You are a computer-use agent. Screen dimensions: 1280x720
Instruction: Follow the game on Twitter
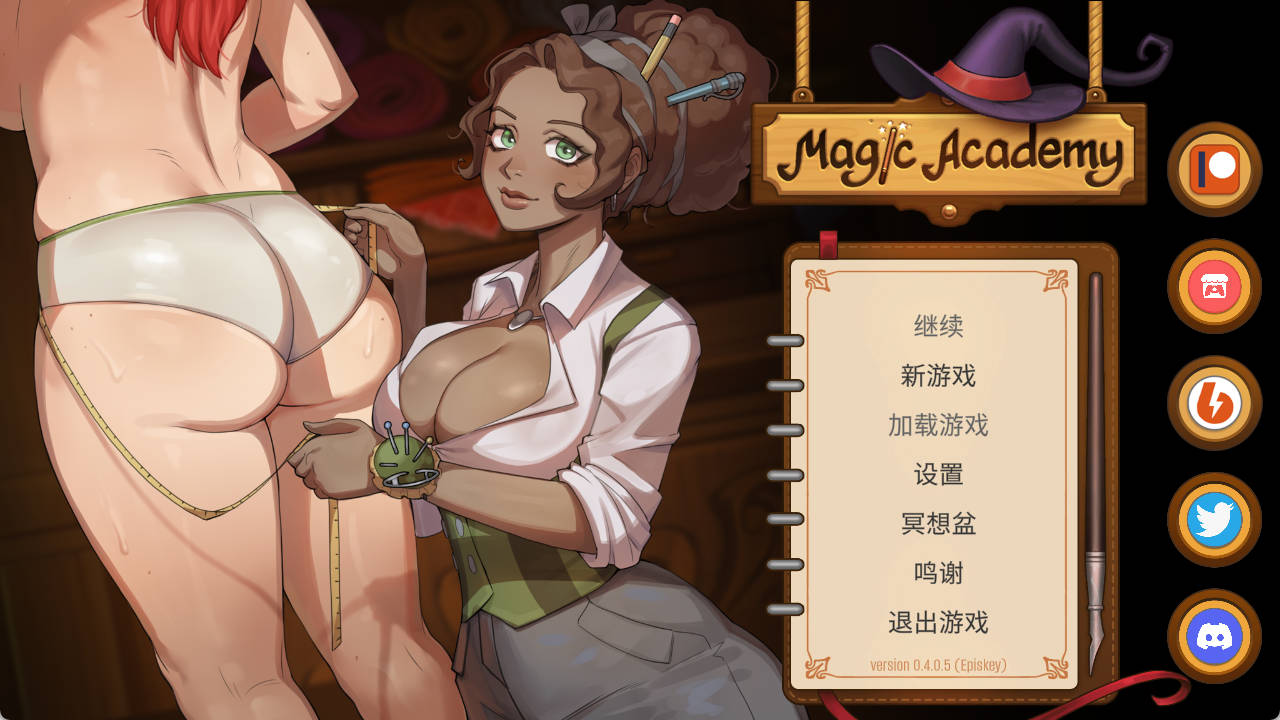[x=1213, y=520]
